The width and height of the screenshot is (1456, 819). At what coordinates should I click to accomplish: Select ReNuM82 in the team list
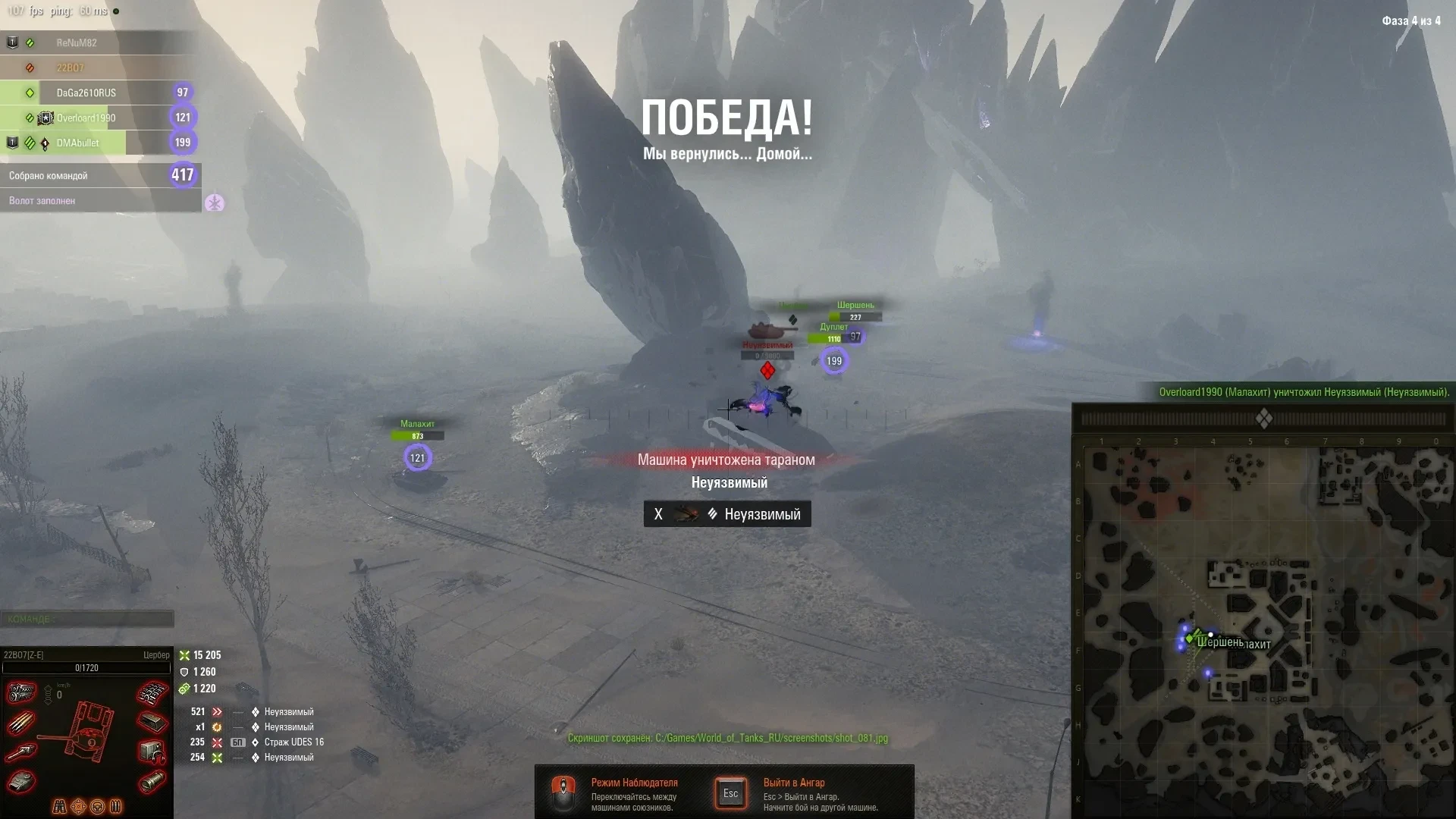tap(77, 43)
